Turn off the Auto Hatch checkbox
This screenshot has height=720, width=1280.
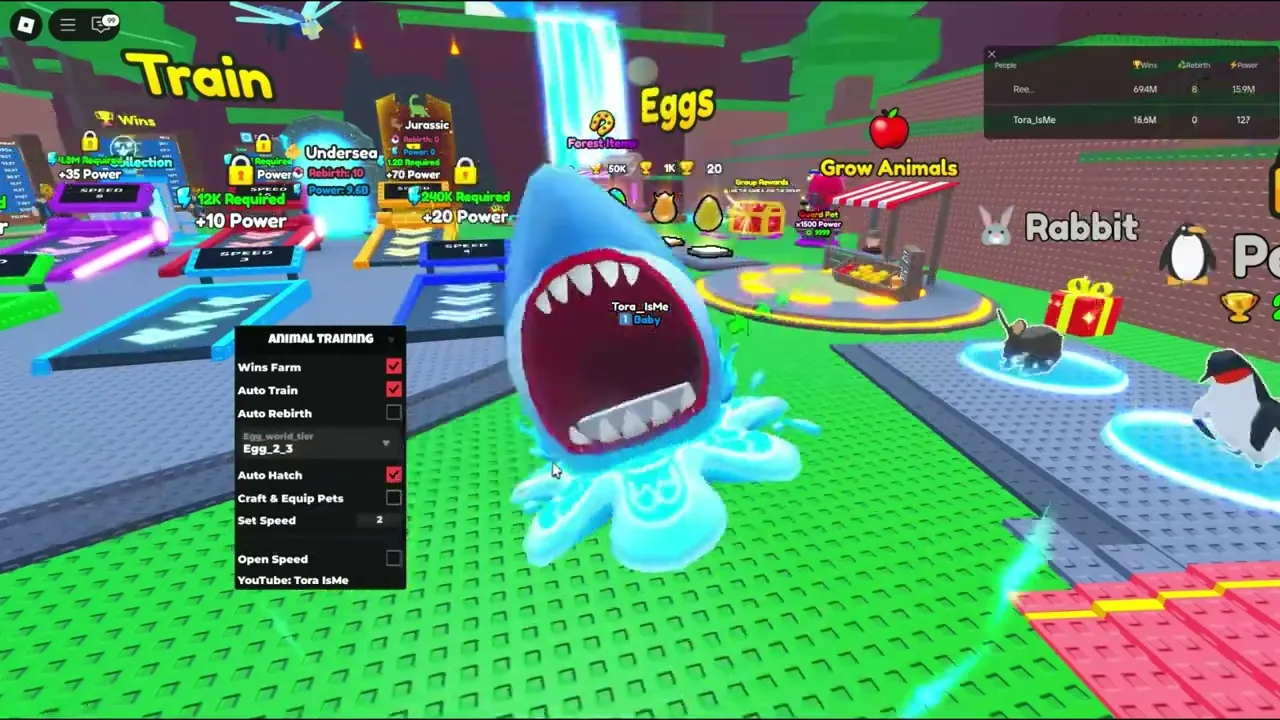pyautogui.click(x=393, y=475)
